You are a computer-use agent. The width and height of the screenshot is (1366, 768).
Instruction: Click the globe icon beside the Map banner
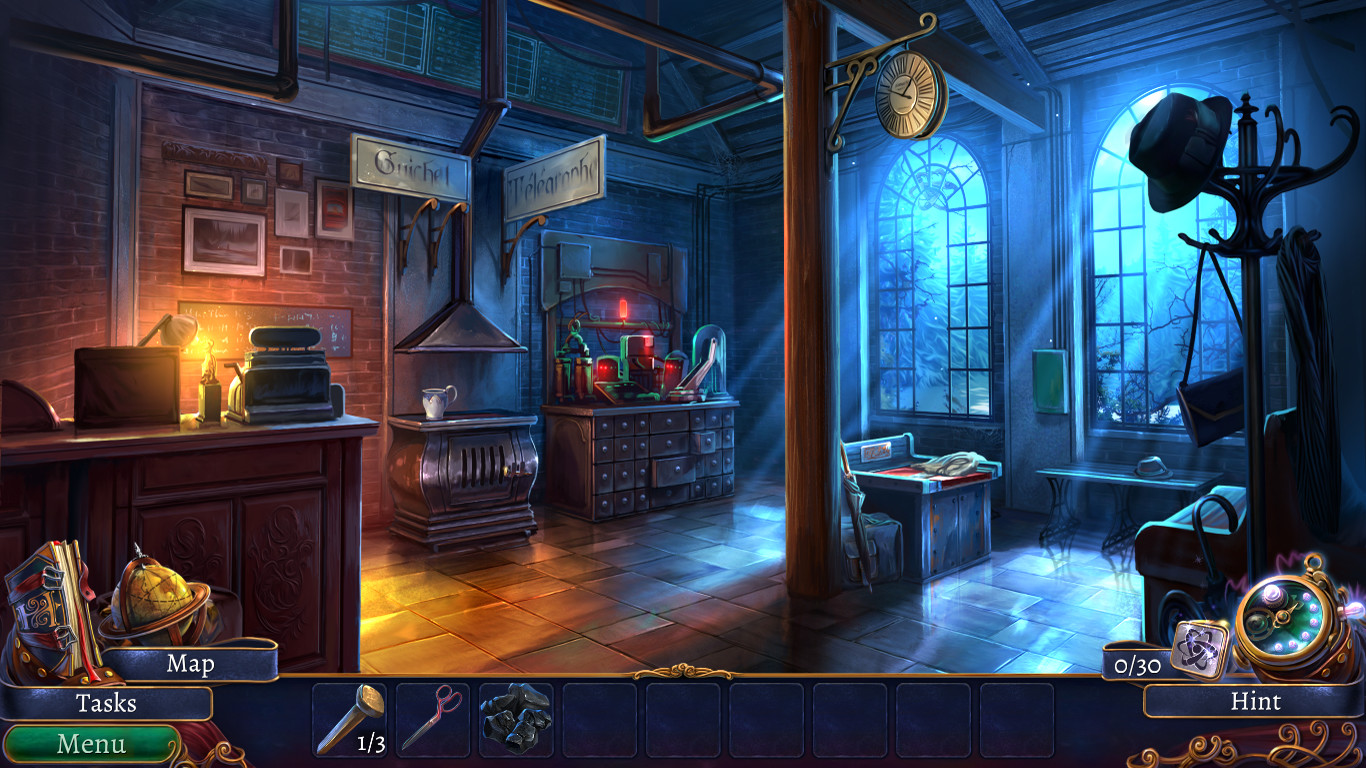pos(155,600)
